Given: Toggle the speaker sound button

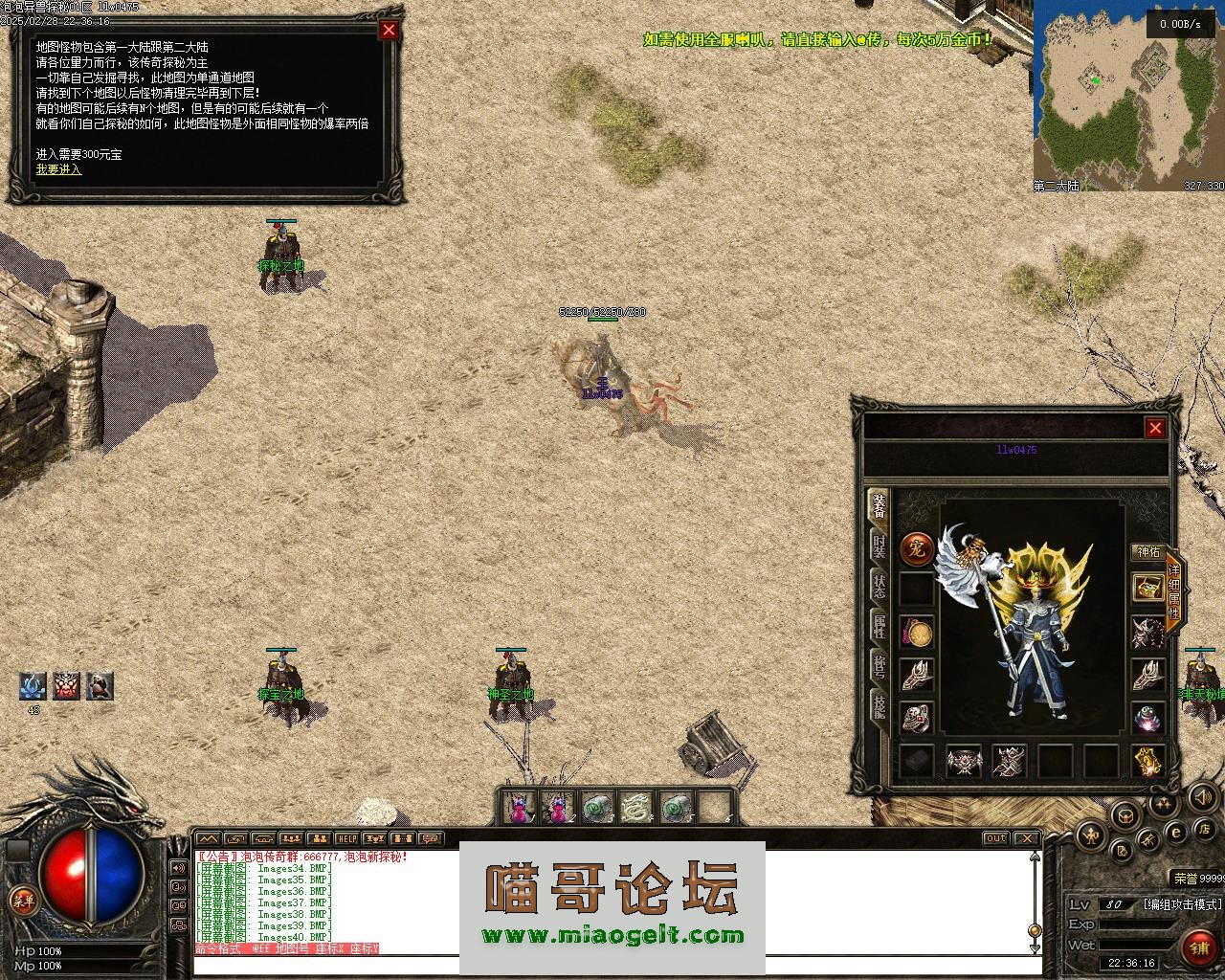Looking at the screenshot, I should pos(1202,796).
